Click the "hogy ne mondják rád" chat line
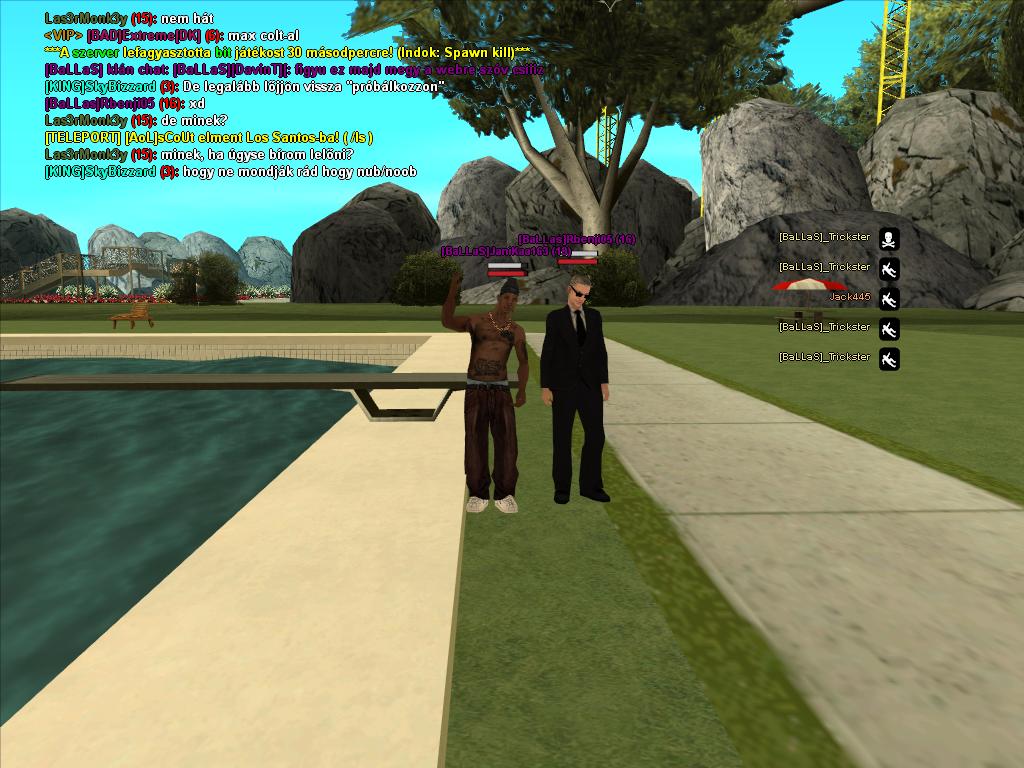This screenshot has height=768, width=1024. pyautogui.click(x=230, y=171)
